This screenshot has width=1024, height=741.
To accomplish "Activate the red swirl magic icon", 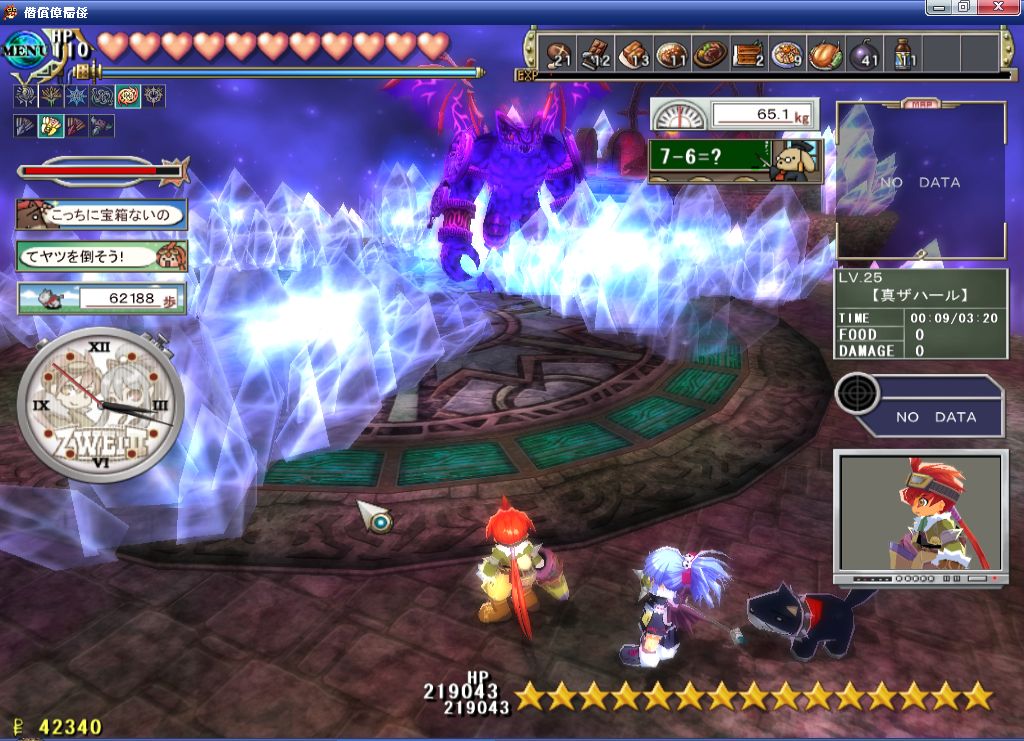I will tap(128, 97).
